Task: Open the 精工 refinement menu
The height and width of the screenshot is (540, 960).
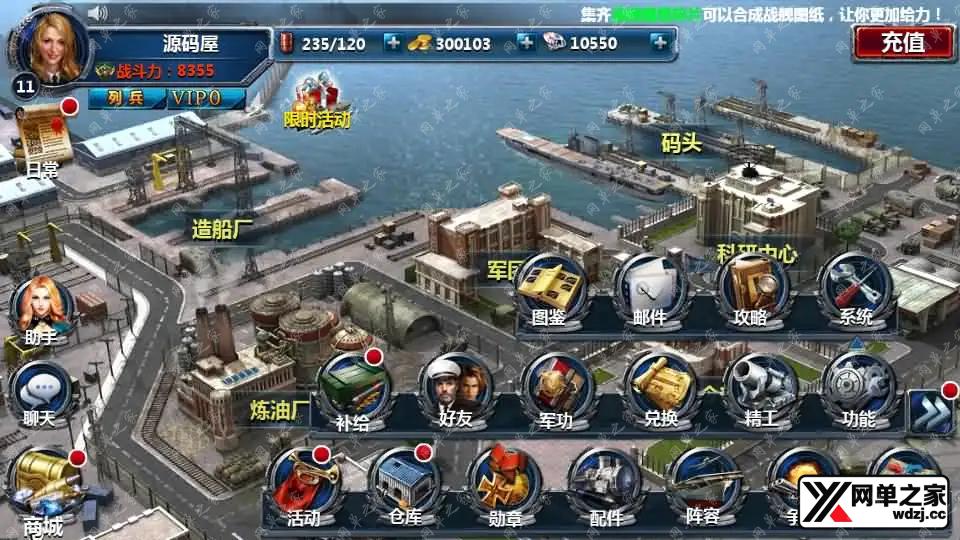Action: click(x=759, y=389)
